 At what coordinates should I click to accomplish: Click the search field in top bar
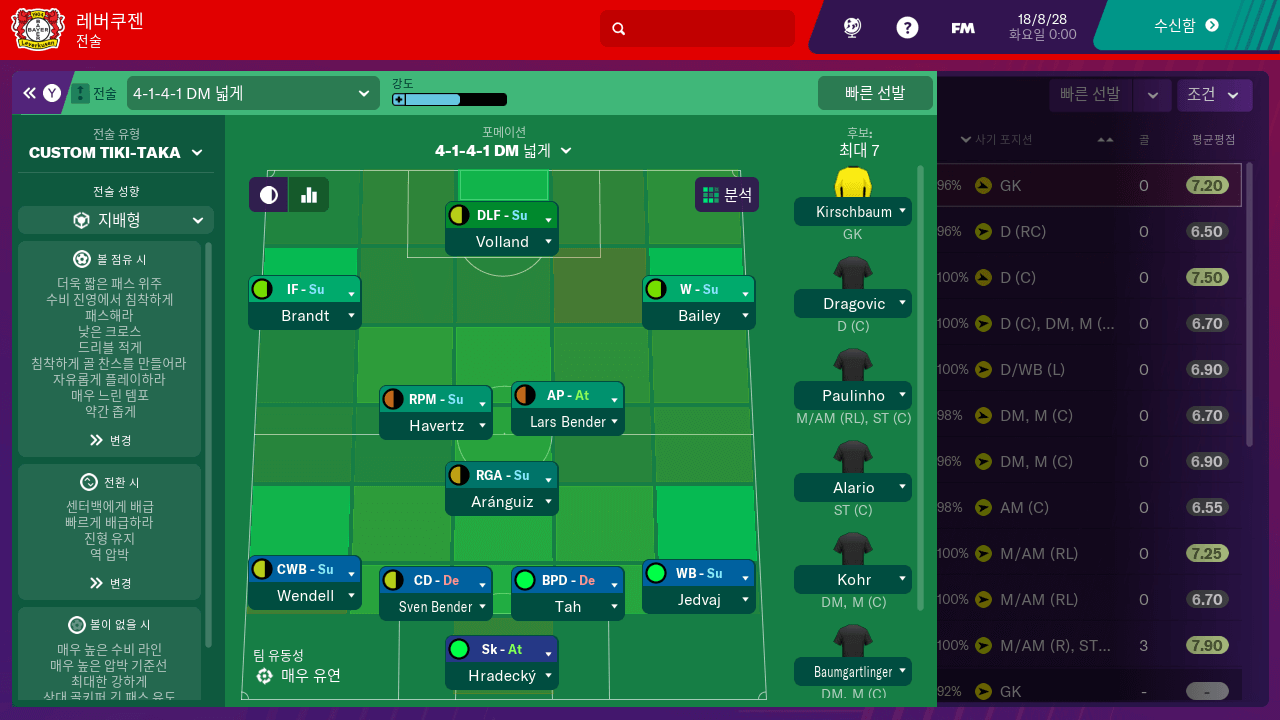pos(698,28)
